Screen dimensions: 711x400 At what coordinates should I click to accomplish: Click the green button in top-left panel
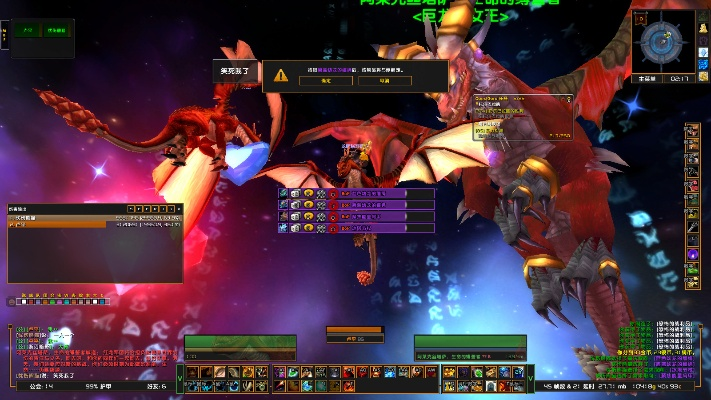coord(28,32)
